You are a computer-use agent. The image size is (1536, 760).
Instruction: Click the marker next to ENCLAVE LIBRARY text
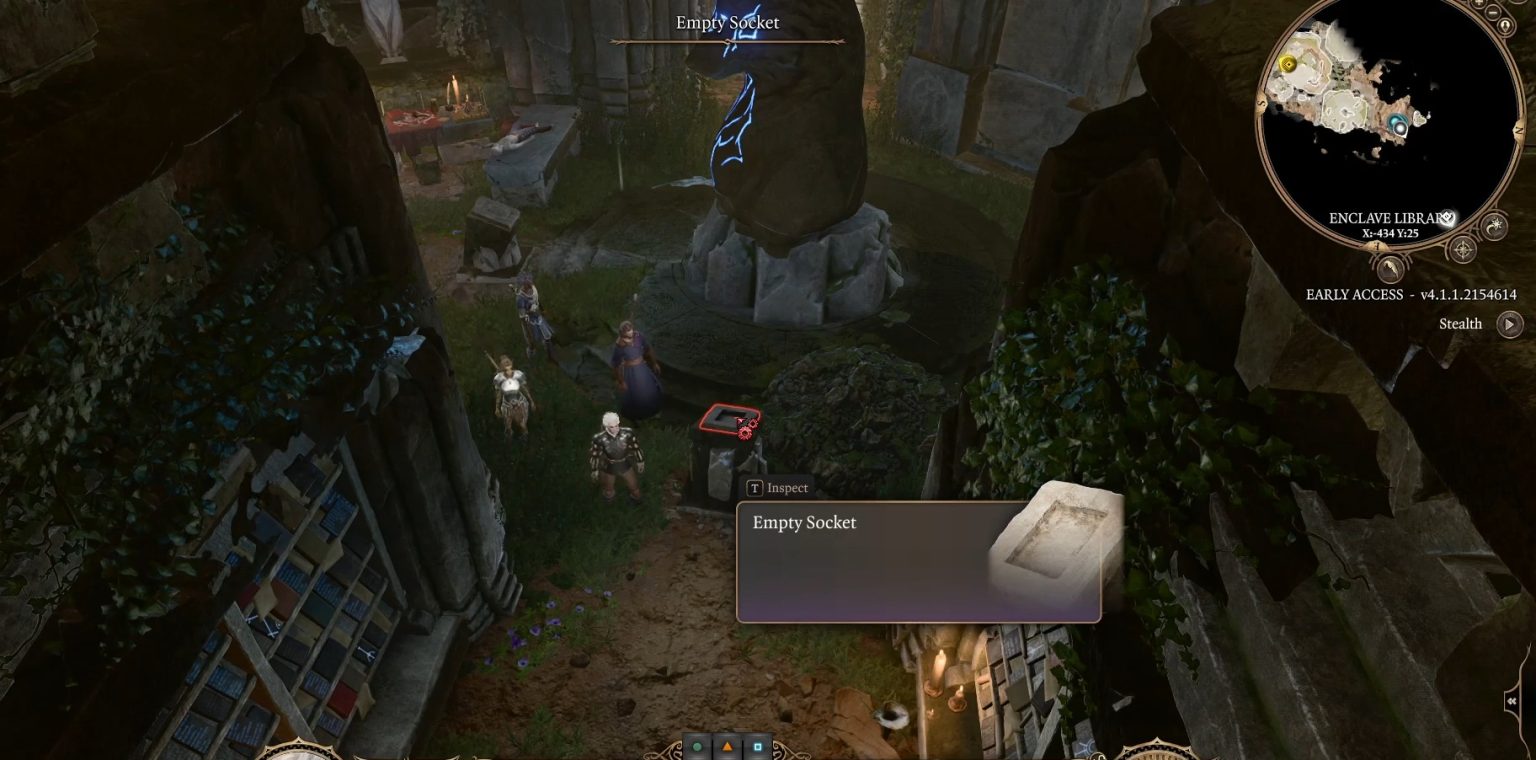click(x=1447, y=216)
